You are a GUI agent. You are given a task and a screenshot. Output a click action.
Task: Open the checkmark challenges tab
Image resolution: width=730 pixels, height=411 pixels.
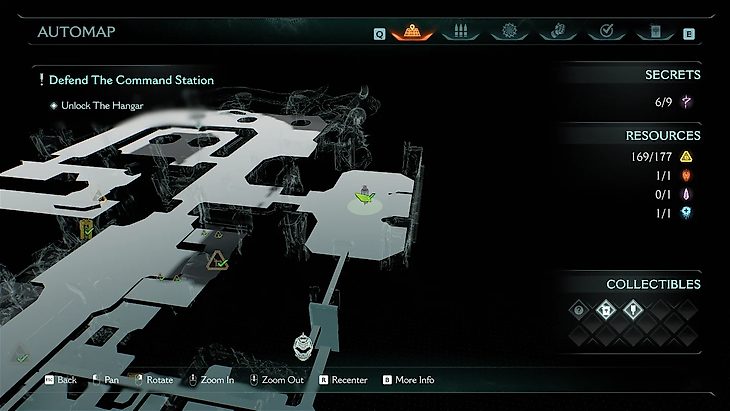coord(606,32)
